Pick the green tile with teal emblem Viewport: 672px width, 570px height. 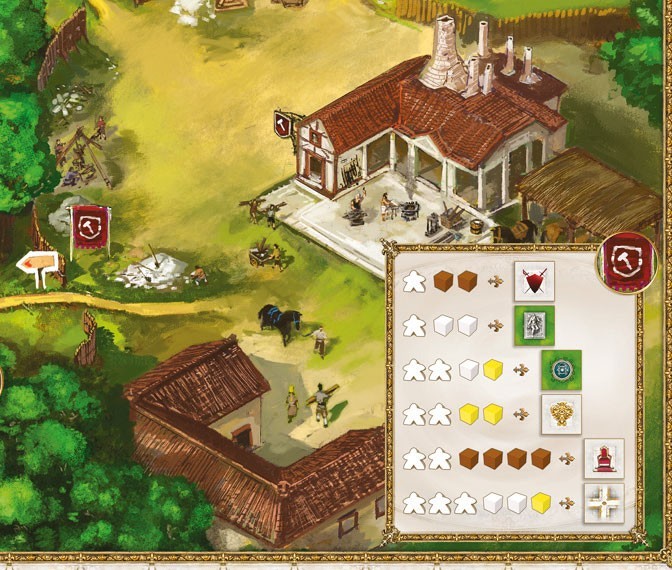click(x=560, y=369)
